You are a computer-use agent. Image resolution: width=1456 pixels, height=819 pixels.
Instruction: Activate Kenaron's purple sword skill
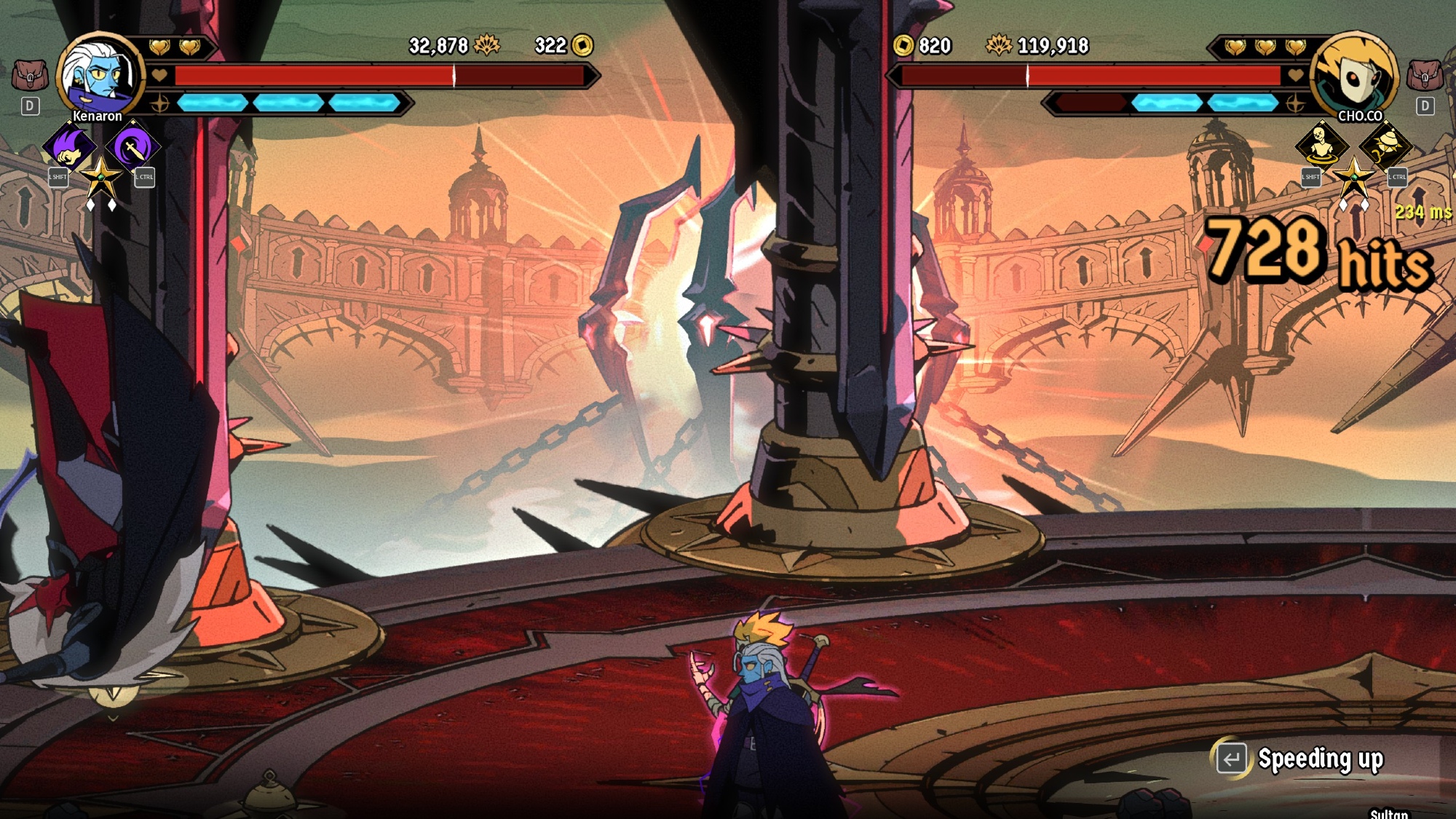[132, 148]
